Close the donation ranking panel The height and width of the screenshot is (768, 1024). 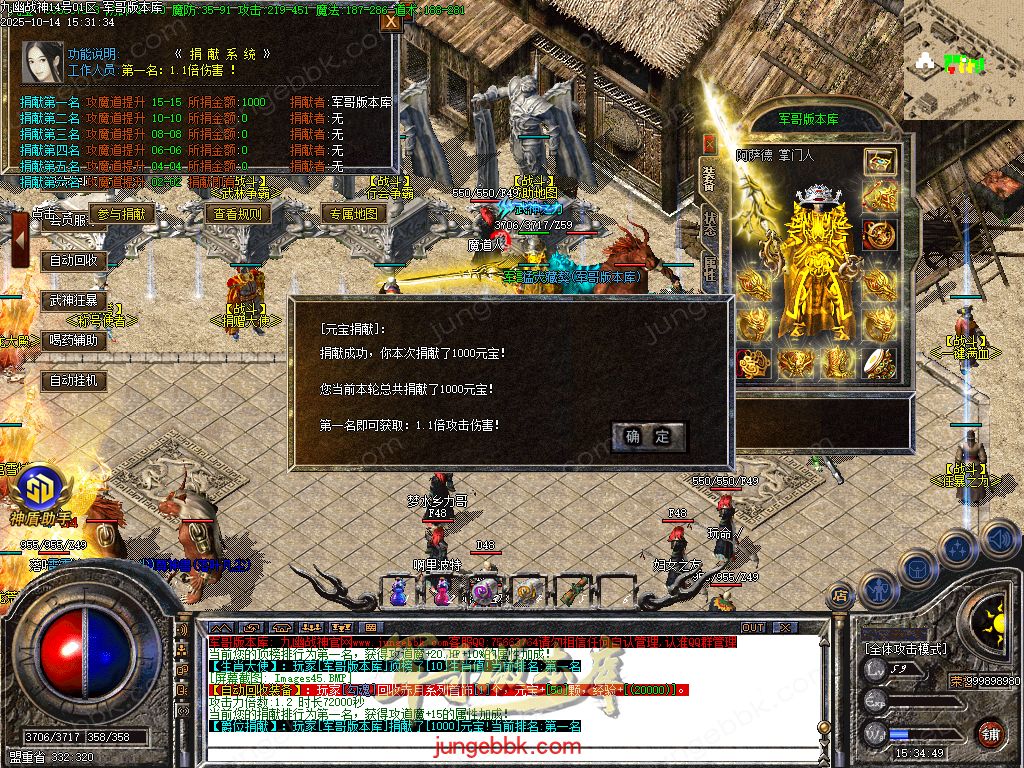(x=390, y=21)
